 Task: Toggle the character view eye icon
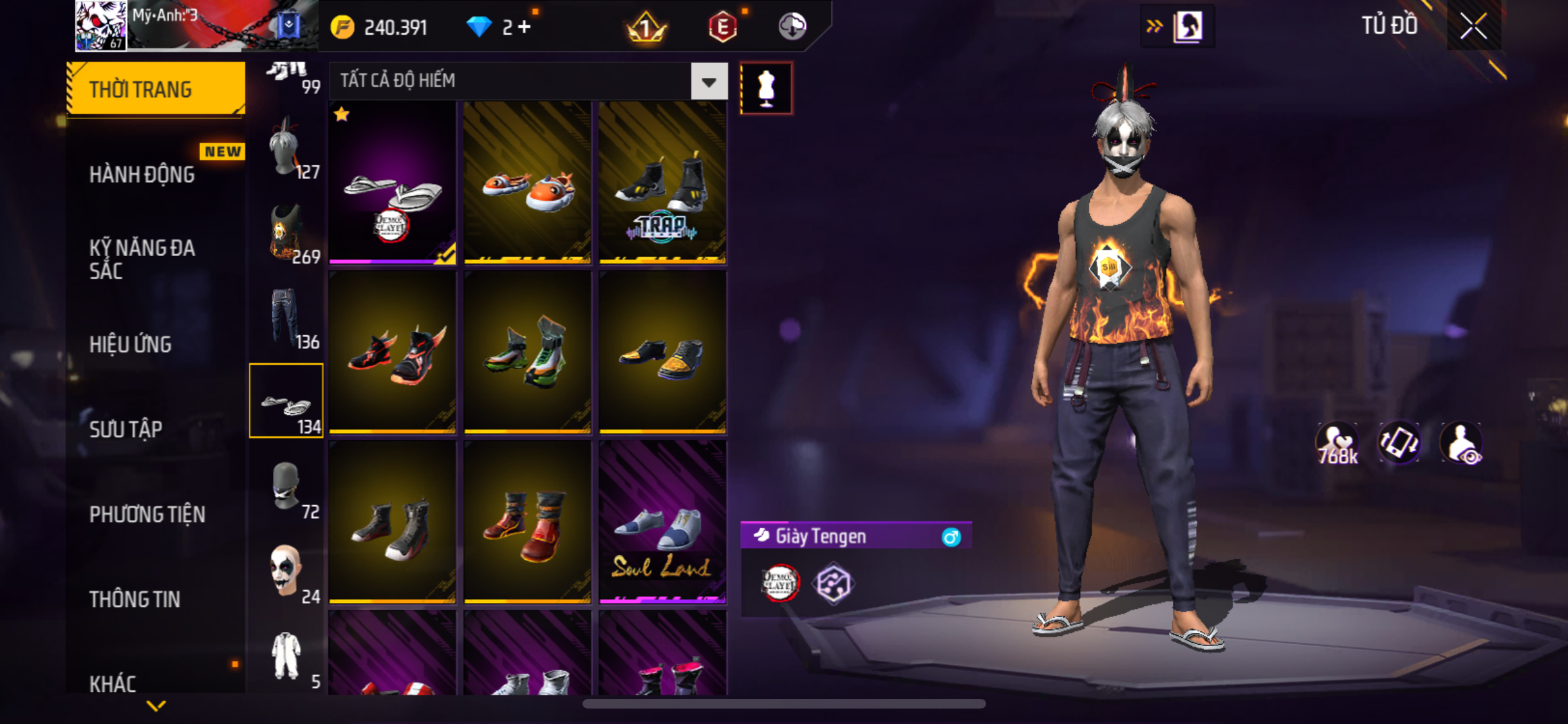pyautogui.click(x=1461, y=443)
